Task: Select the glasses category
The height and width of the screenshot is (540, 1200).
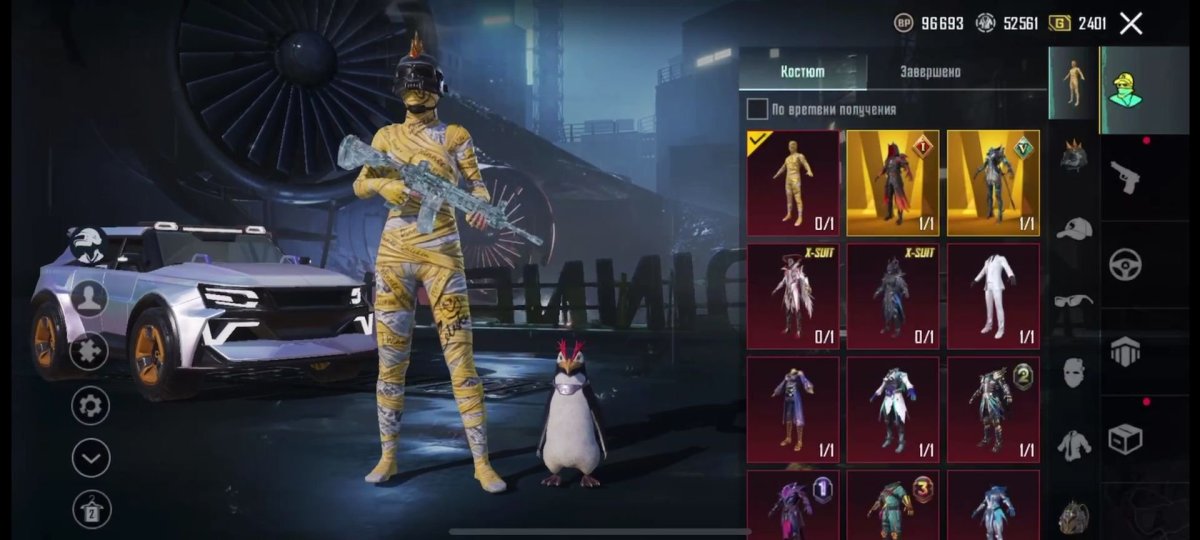Action: [x=1074, y=299]
